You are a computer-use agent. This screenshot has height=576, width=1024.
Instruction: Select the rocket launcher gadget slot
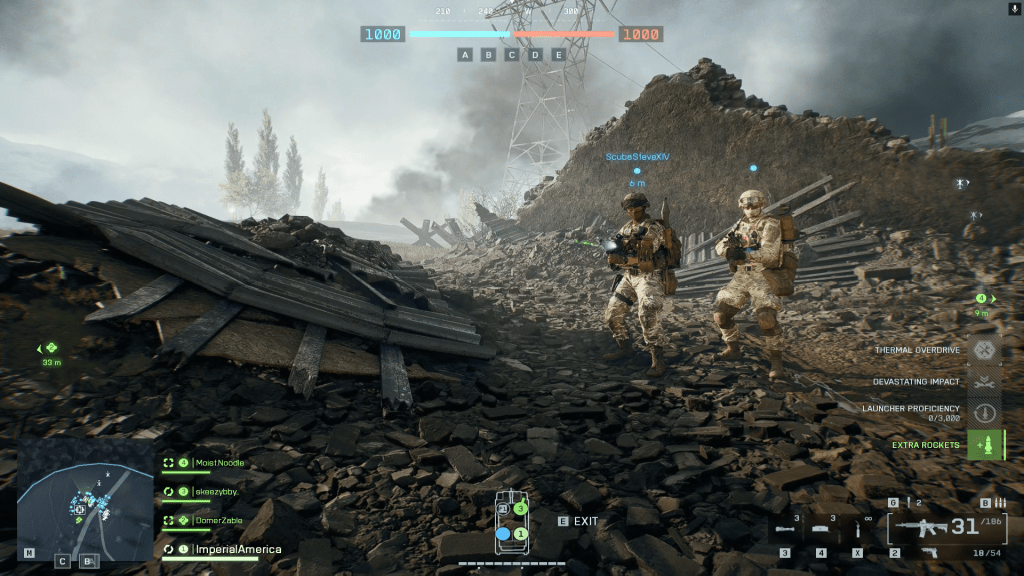pos(784,530)
